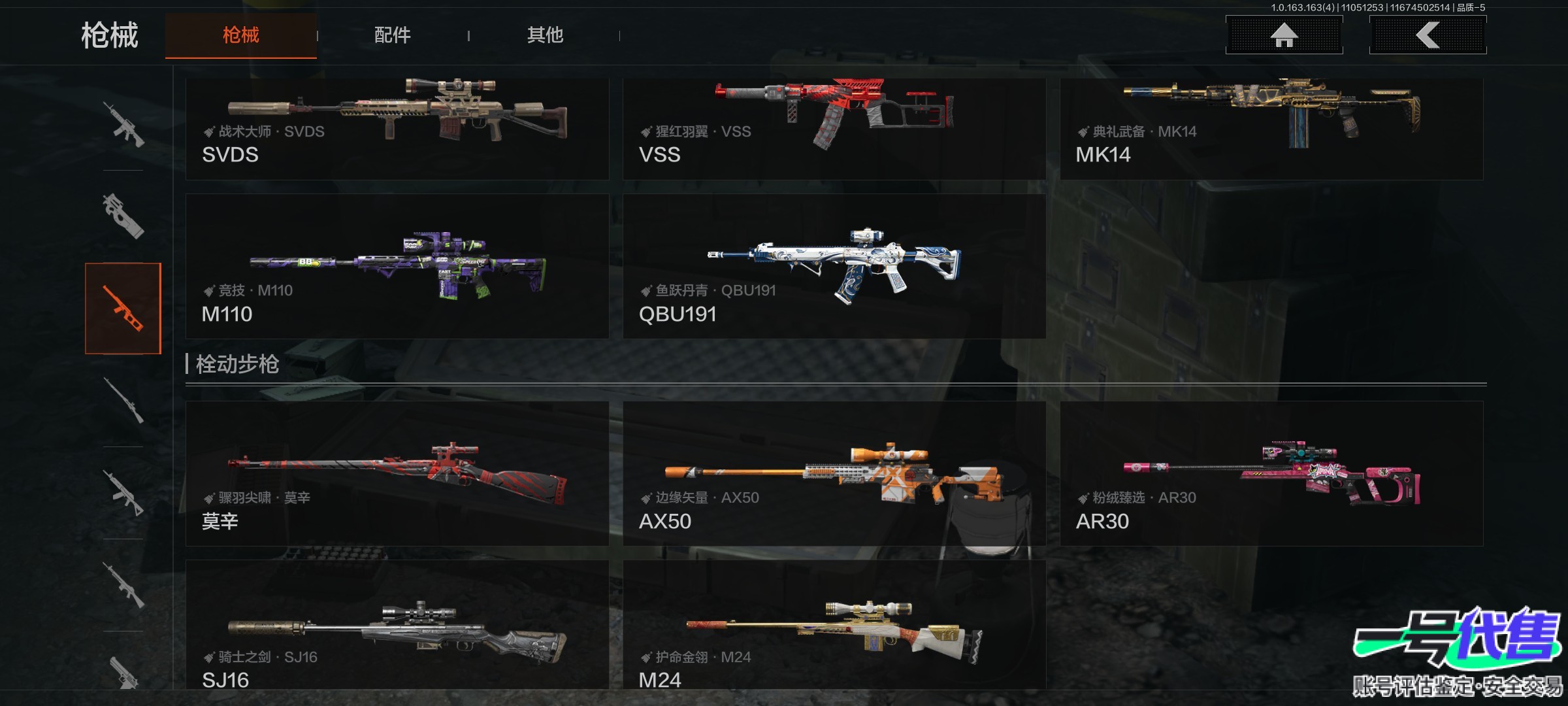Image resolution: width=1568 pixels, height=706 pixels.
Task: Switch to the 枪械 tab
Action: click(x=240, y=35)
